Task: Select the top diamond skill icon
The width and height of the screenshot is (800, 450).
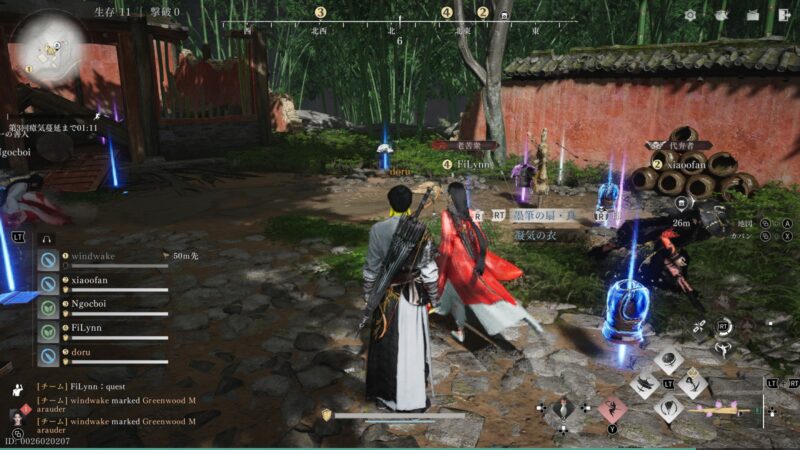Action: coord(669,362)
